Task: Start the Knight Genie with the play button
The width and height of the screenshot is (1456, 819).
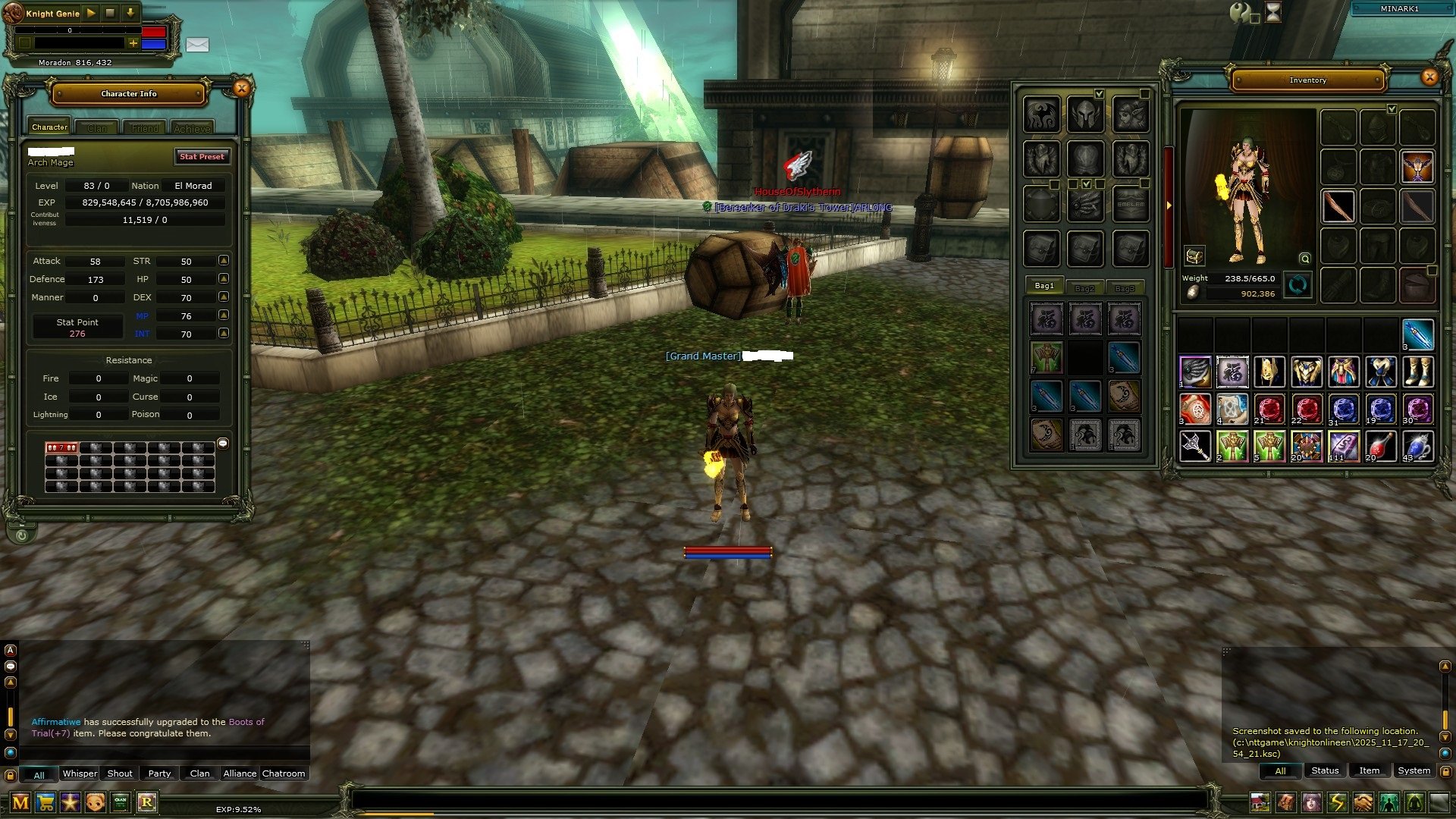Action: pyautogui.click(x=91, y=13)
